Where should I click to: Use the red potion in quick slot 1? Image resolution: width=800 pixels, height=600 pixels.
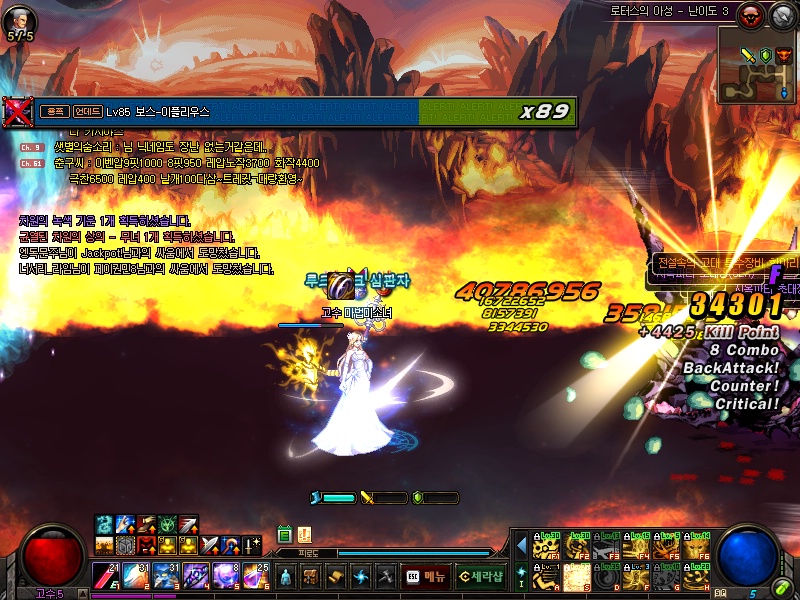[x=105, y=577]
